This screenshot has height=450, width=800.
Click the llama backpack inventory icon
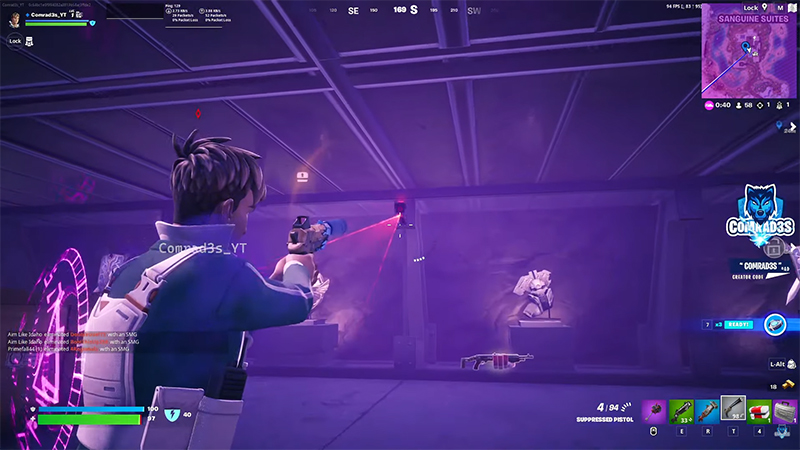point(28,41)
